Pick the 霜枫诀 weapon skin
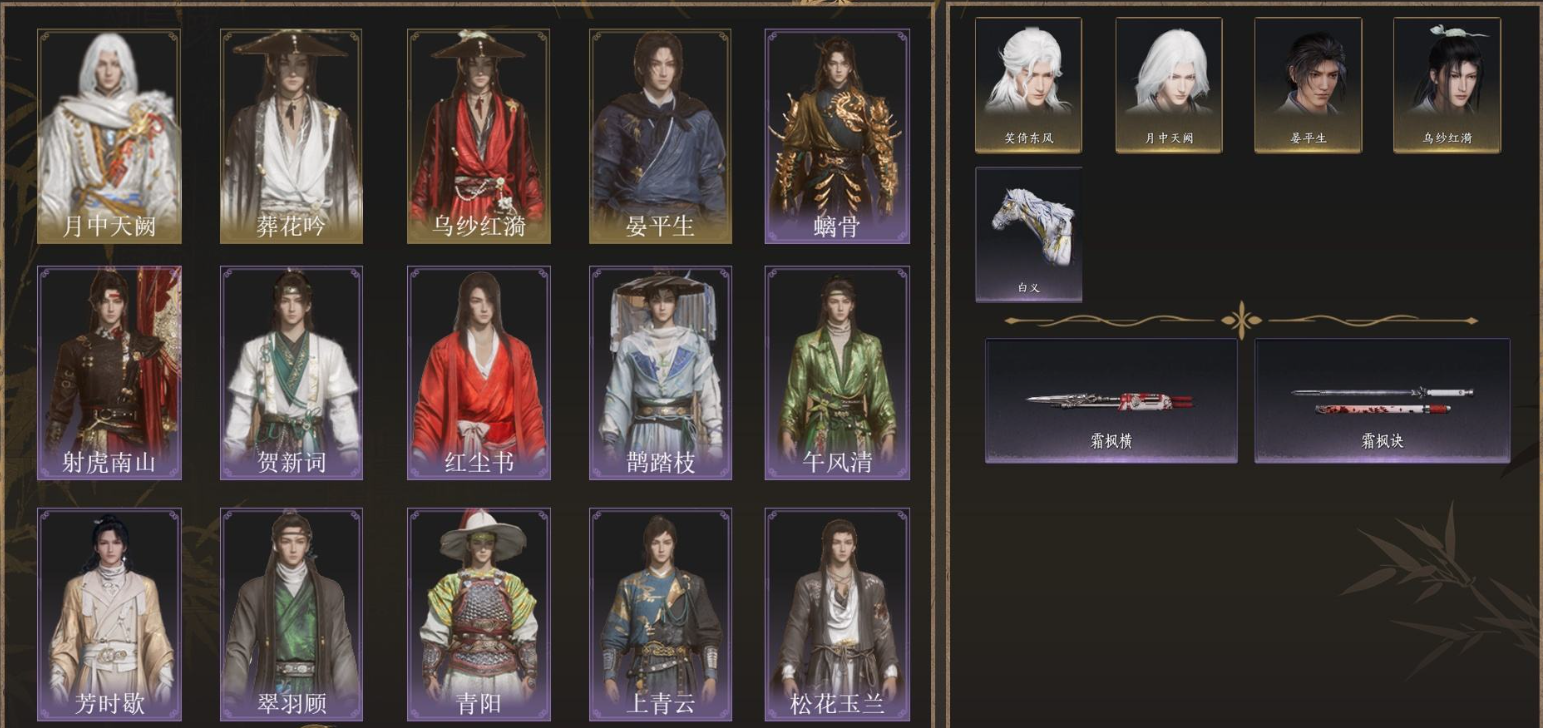 1382,401
